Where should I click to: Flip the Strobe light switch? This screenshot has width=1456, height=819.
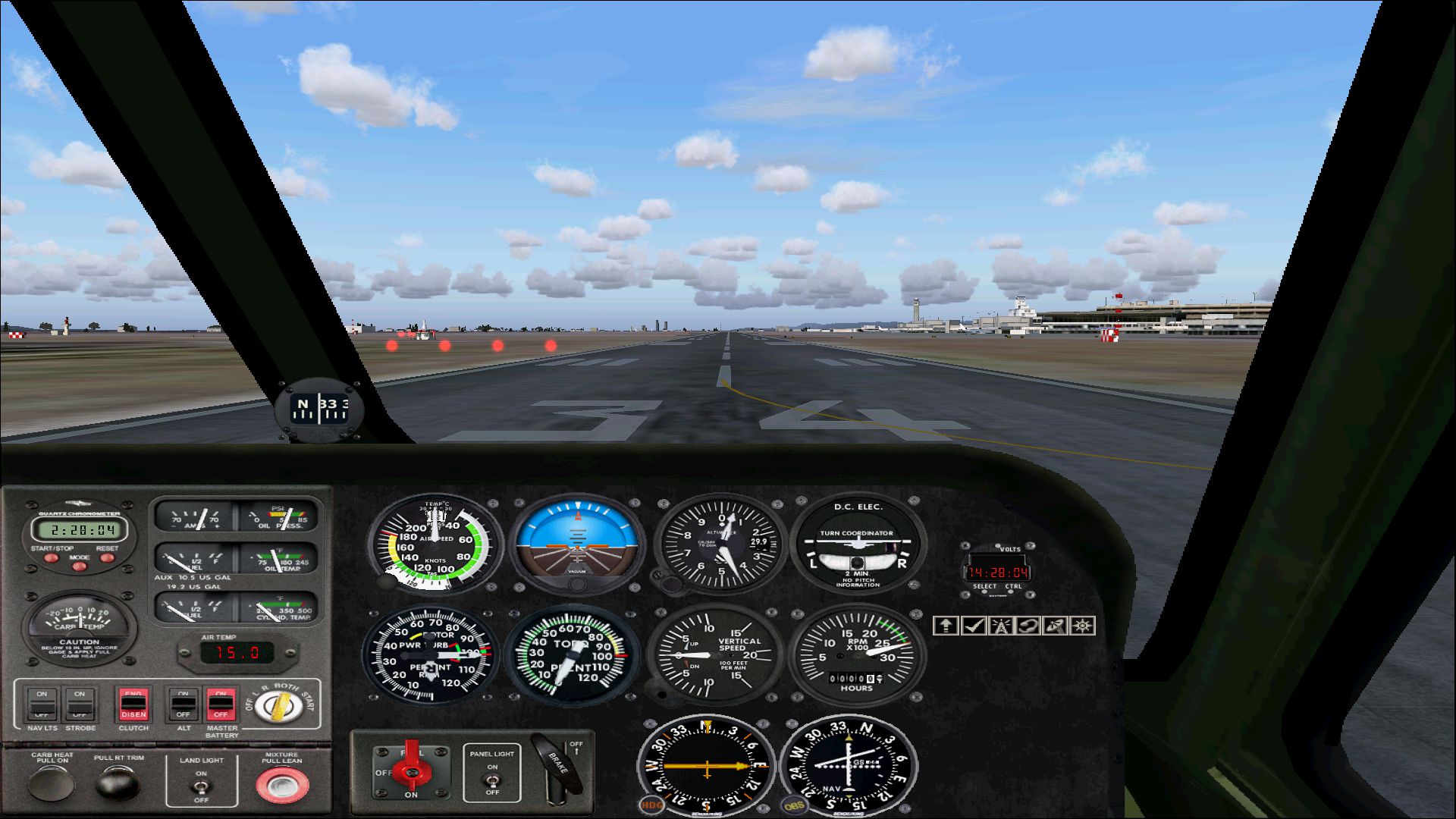[80, 704]
